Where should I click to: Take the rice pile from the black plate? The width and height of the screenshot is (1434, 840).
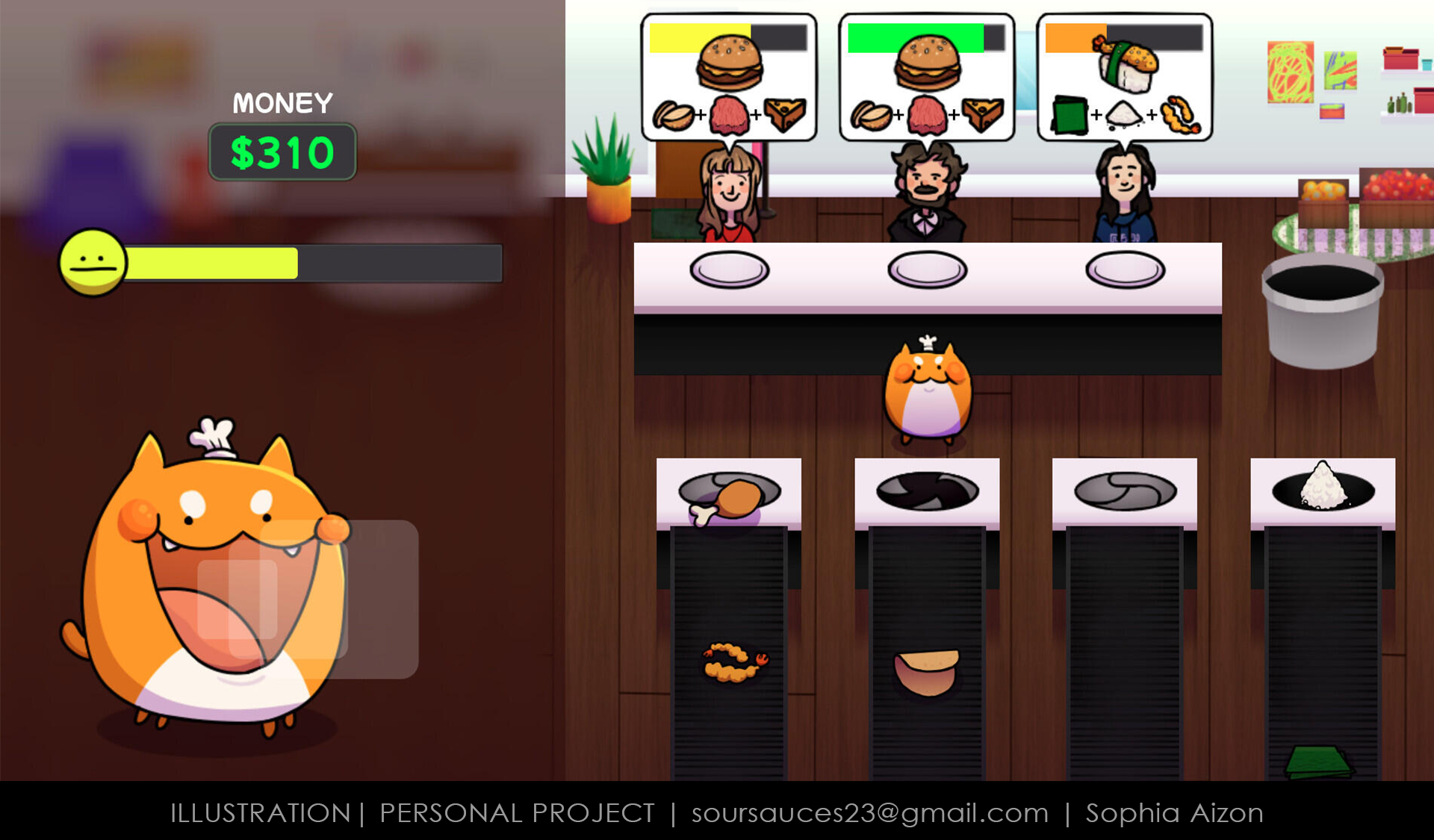[1323, 487]
